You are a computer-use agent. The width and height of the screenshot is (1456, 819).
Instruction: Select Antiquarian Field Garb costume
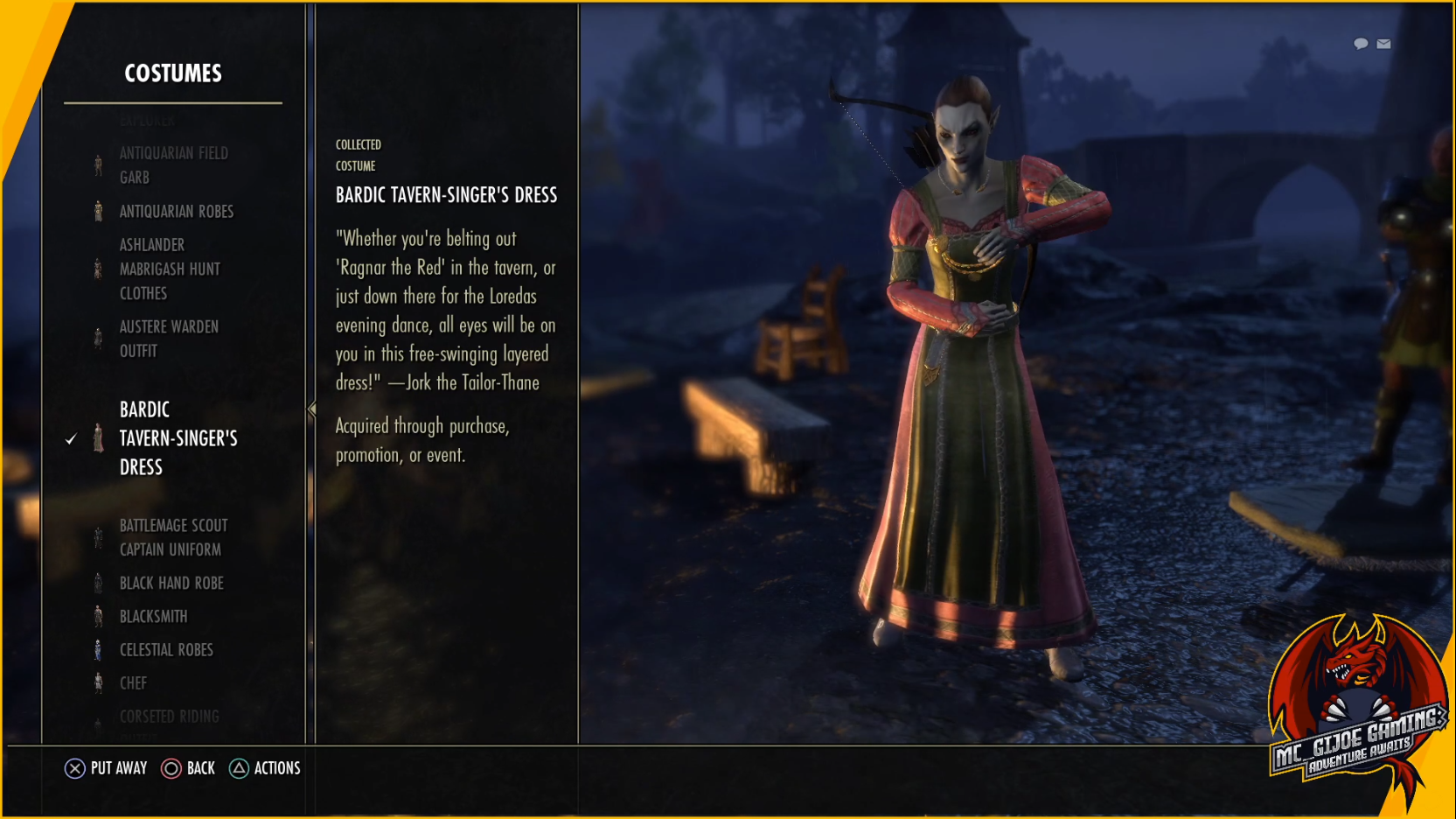[x=173, y=165]
